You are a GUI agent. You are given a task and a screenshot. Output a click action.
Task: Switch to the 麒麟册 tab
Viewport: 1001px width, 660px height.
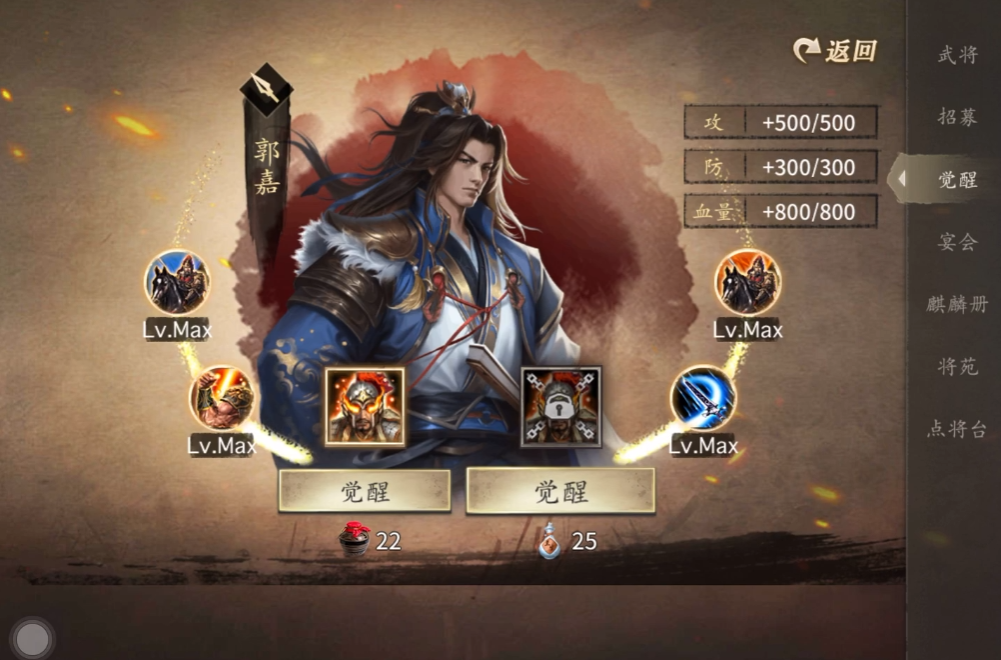(x=957, y=304)
